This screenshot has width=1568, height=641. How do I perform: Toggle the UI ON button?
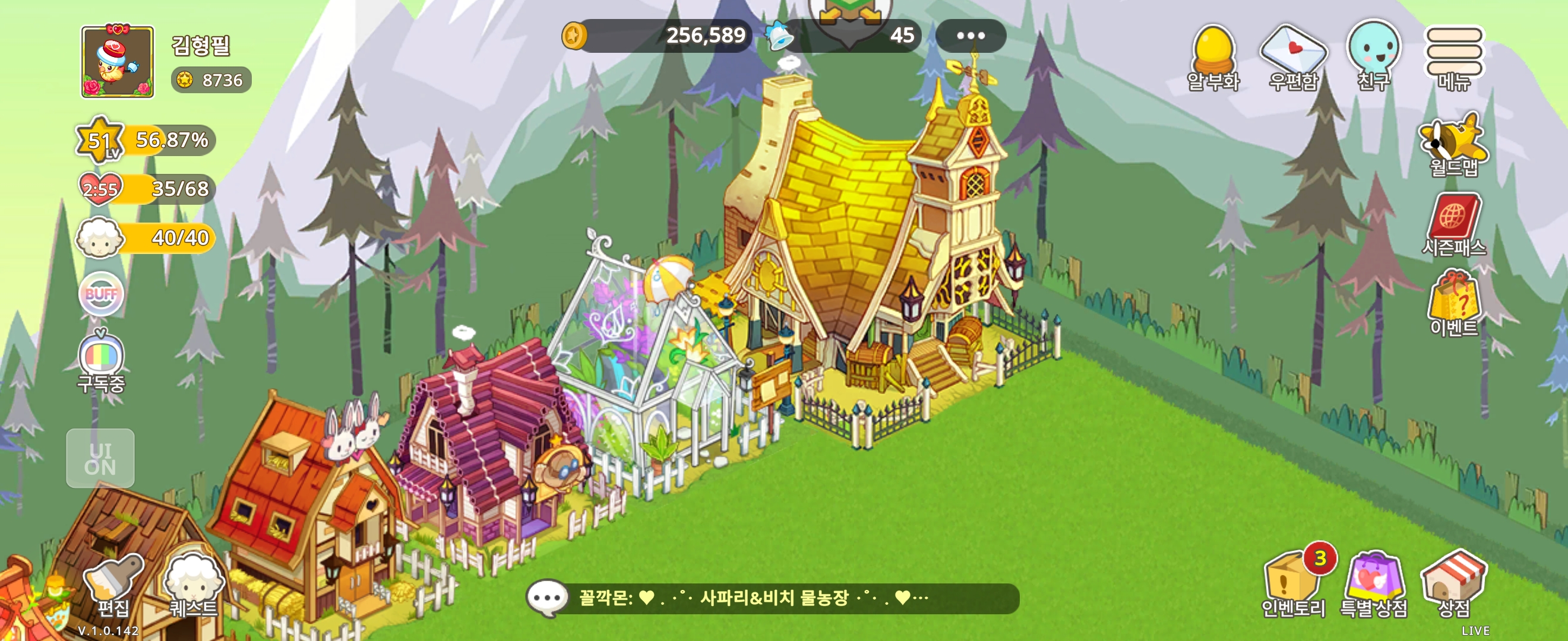tap(100, 458)
